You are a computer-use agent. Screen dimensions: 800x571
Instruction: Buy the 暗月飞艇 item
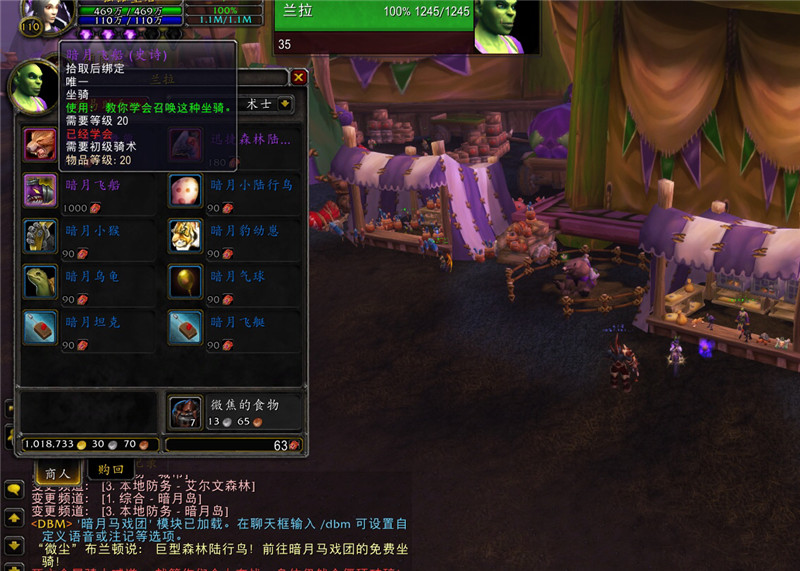tap(185, 328)
